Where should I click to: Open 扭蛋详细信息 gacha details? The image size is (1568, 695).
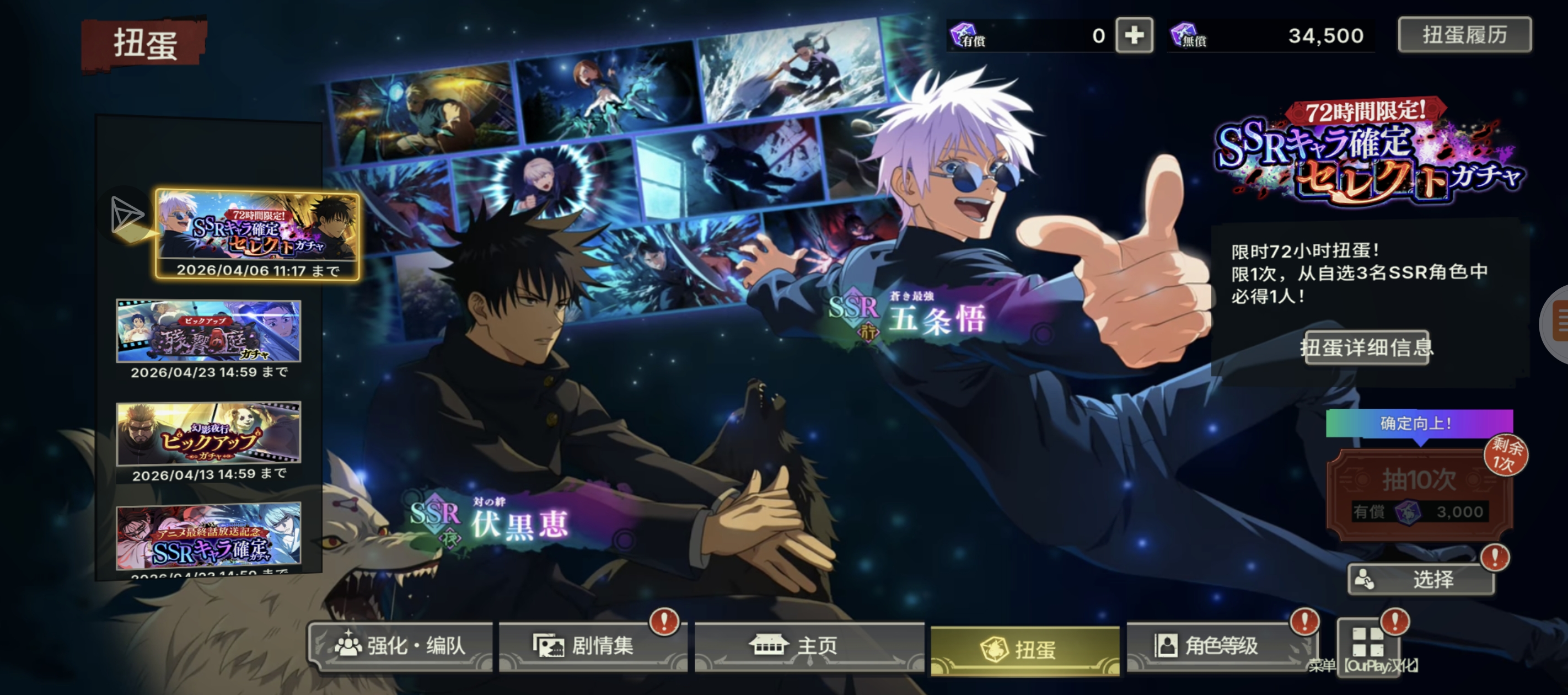(x=1367, y=348)
